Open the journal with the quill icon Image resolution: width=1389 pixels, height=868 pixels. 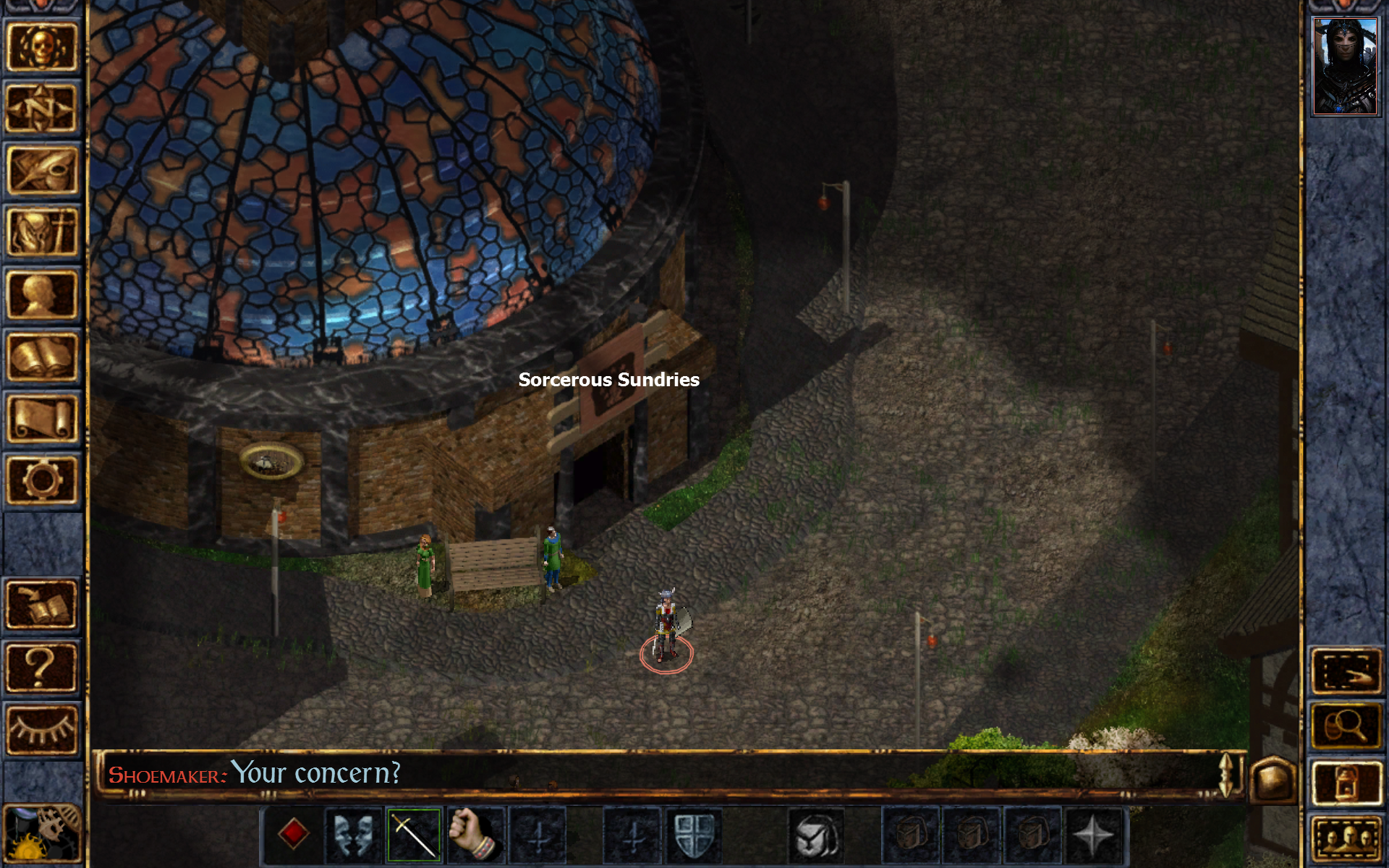point(41,168)
